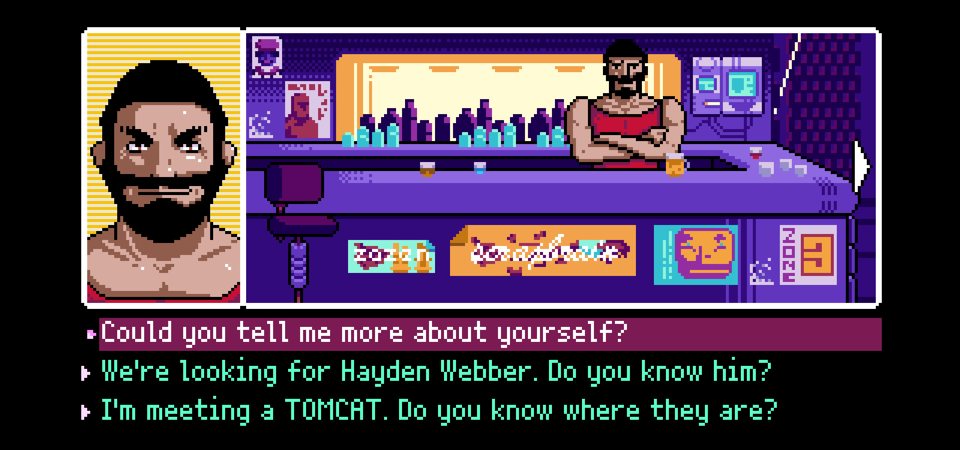Click the white arrow on the scene's right edge
This screenshot has width=960, height=450.
click(x=860, y=162)
